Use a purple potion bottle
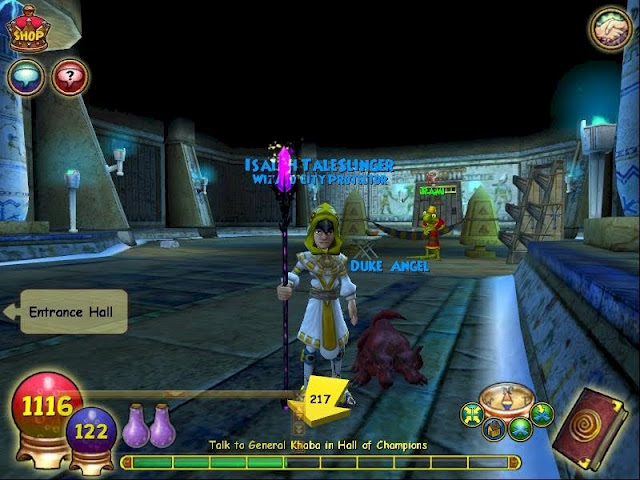The width and height of the screenshot is (640, 480). click(136, 427)
